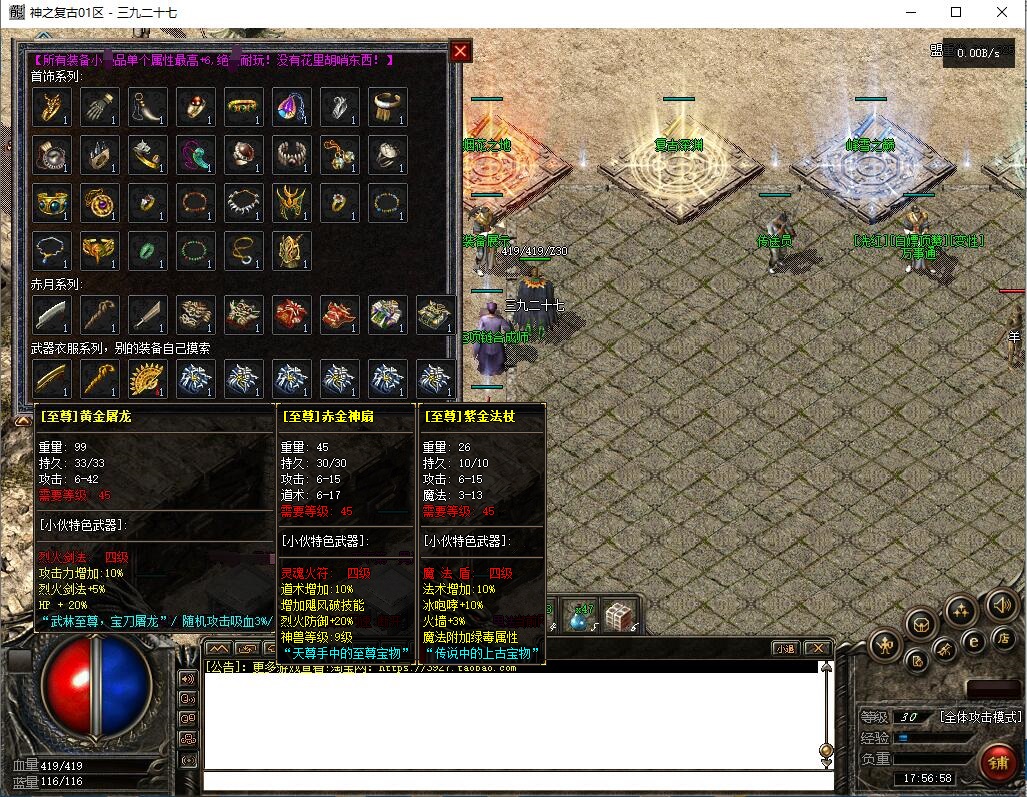
Task: Minimize the game window
Action: coord(911,12)
